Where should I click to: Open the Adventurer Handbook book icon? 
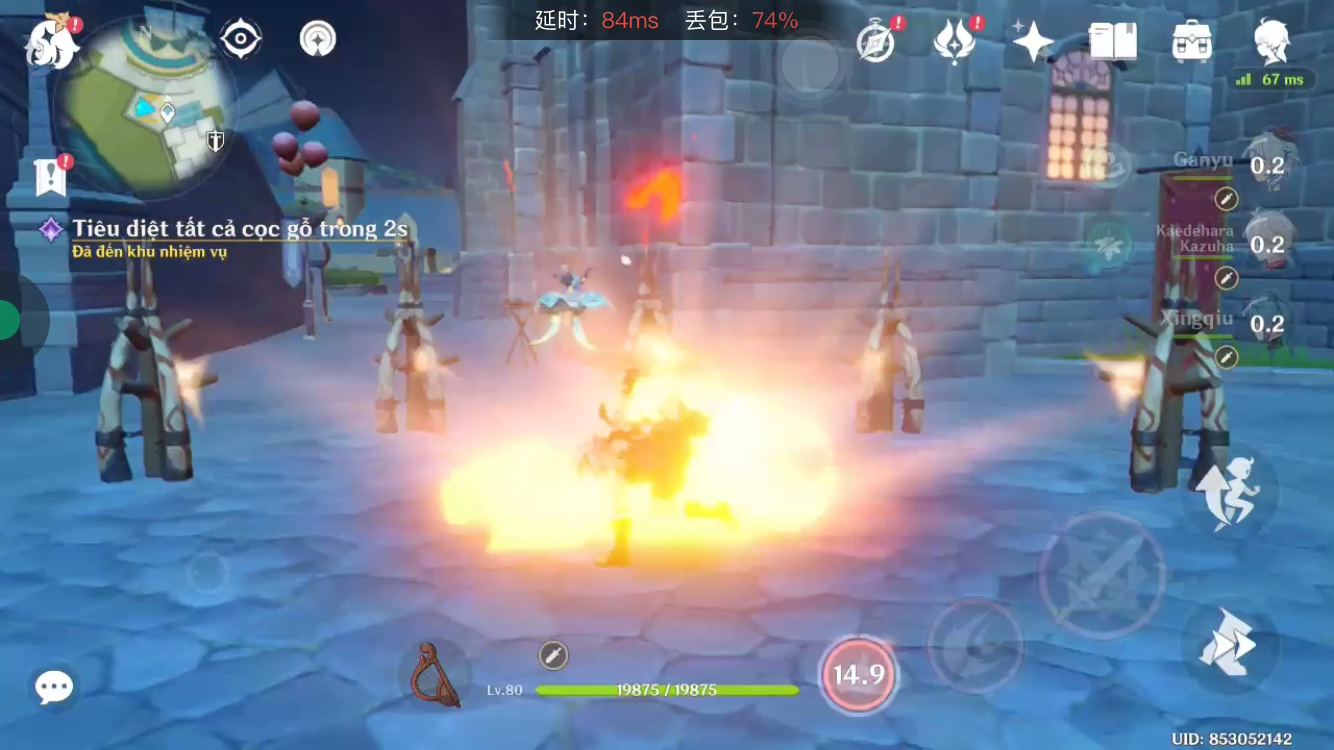point(1113,40)
